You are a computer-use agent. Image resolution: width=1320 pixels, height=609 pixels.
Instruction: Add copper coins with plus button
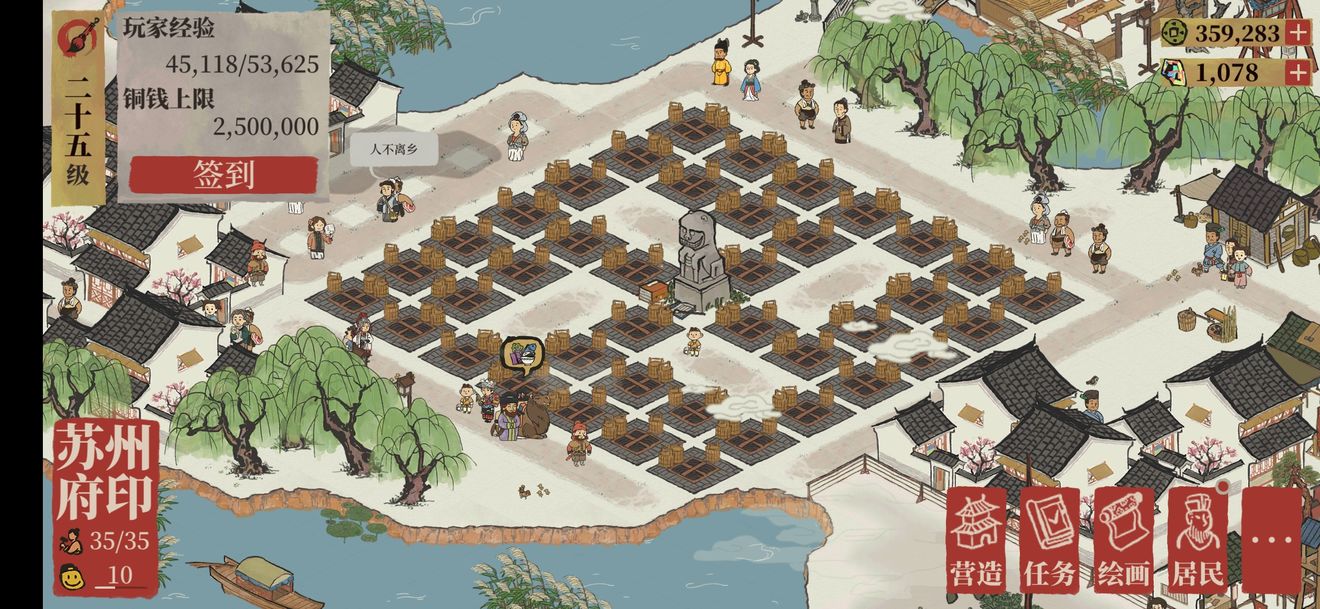[x=1298, y=33]
